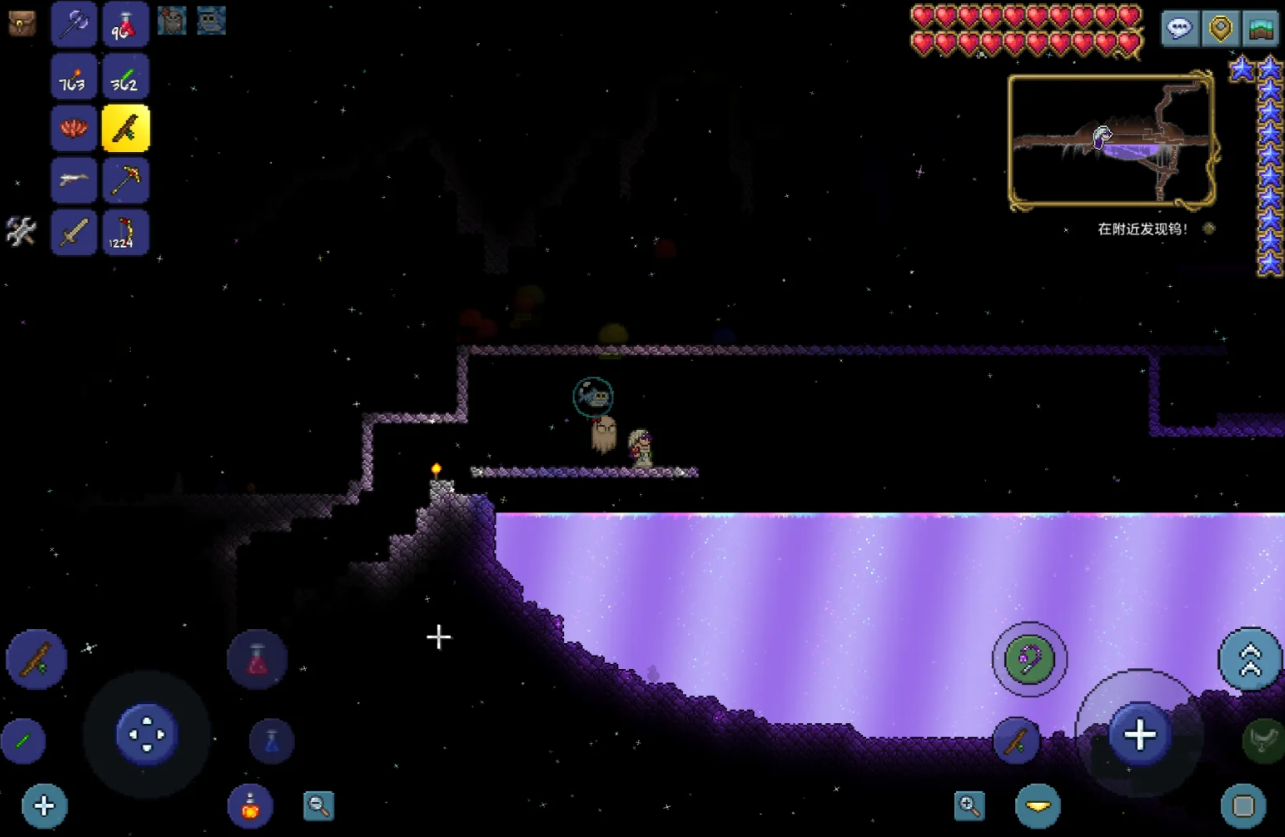Select the bow with 1224 arrows

pos(126,232)
